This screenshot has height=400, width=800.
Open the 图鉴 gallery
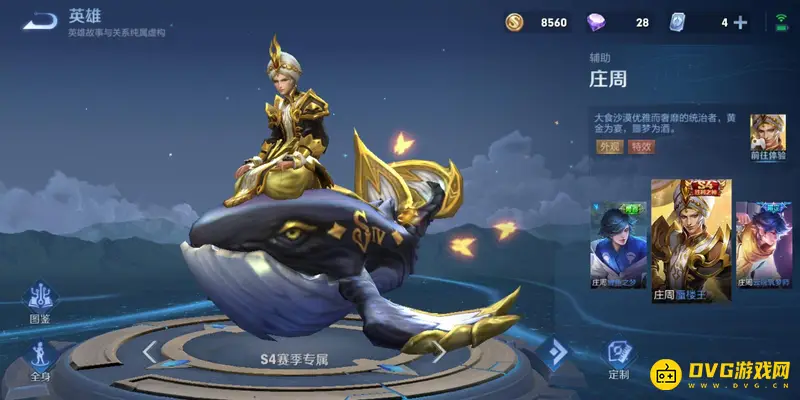coord(40,302)
